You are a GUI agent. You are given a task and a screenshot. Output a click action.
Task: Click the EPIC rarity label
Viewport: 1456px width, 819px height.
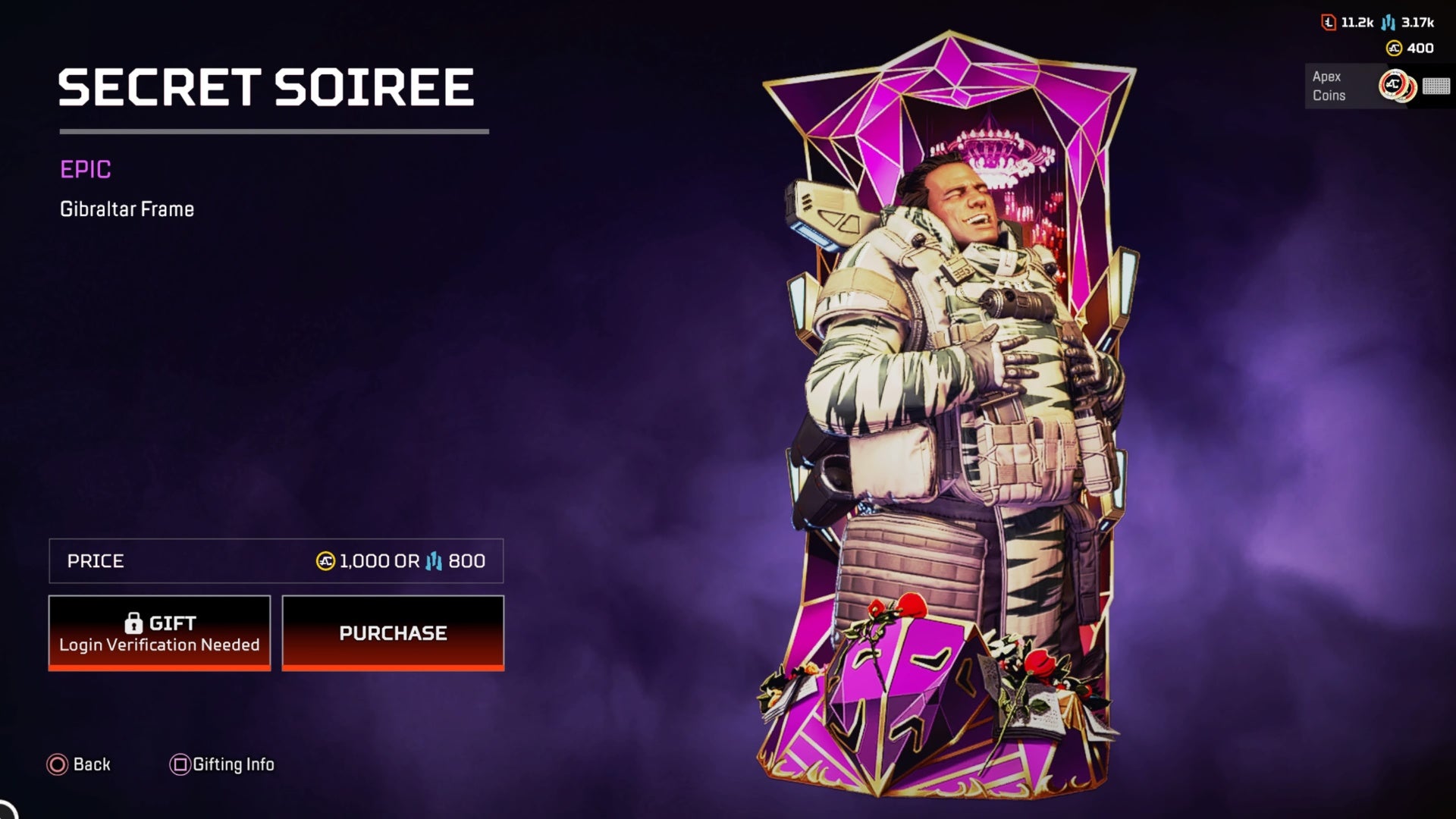pyautogui.click(x=85, y=170)
